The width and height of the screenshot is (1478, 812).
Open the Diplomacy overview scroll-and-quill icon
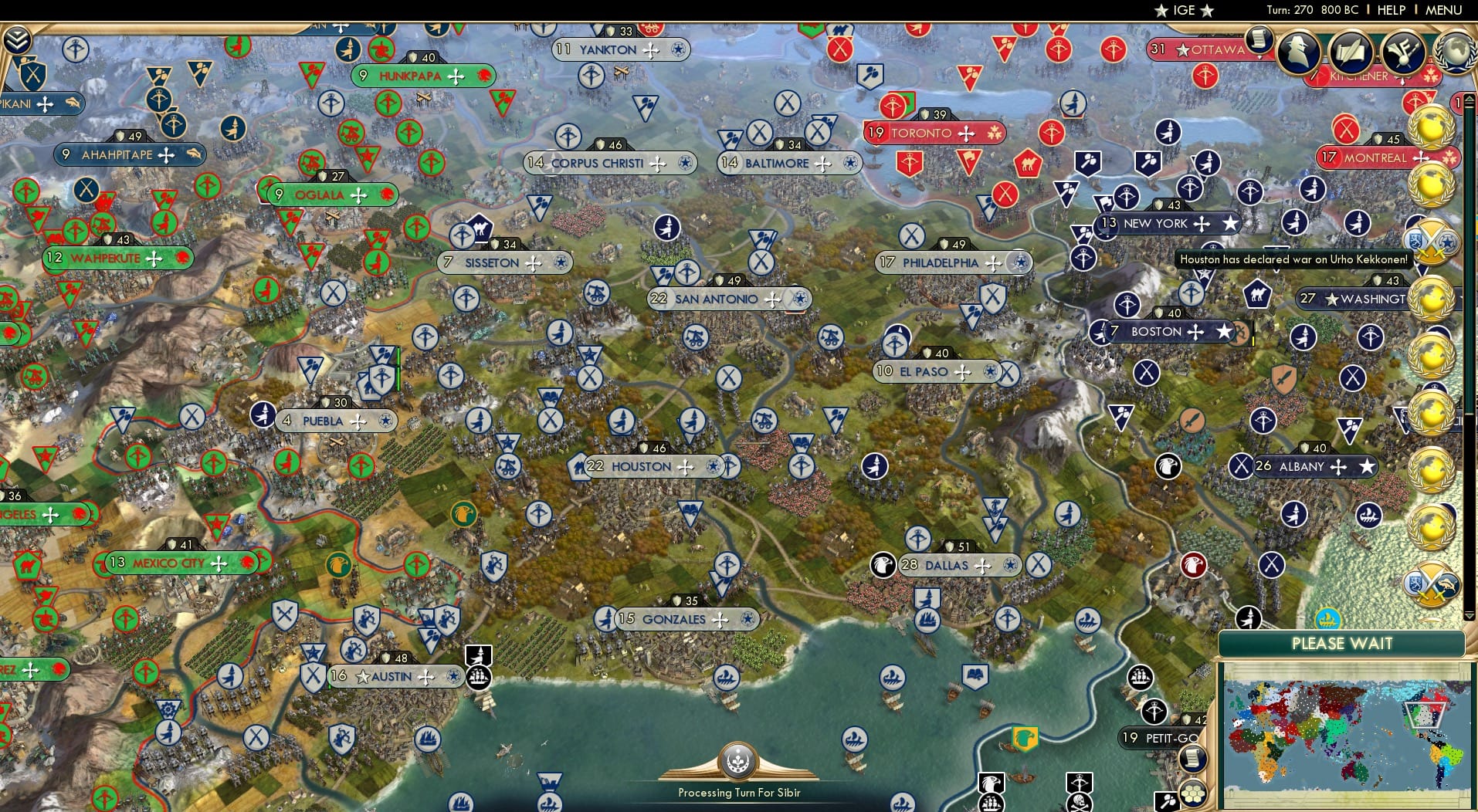click(1348, 52)
